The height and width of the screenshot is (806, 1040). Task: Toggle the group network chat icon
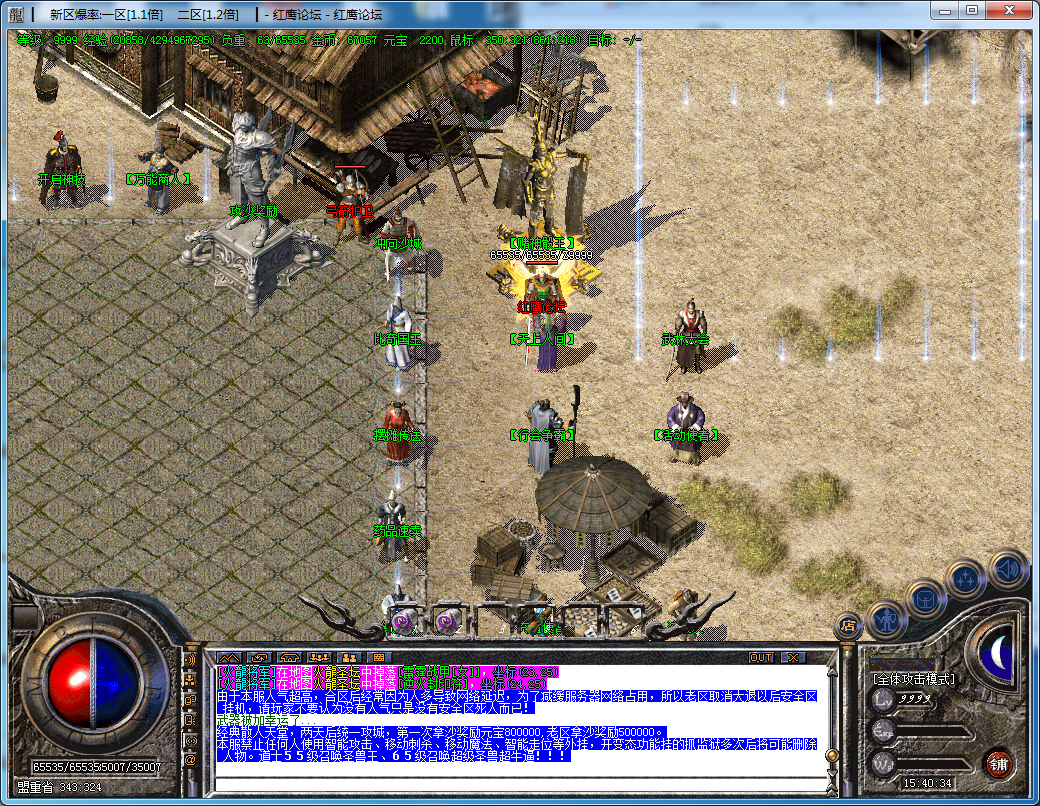click(x=190, y=680)
